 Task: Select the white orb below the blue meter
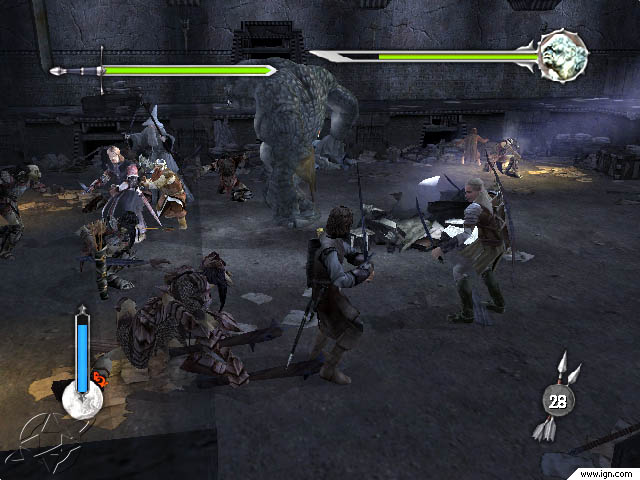click(x=82, y=400)
